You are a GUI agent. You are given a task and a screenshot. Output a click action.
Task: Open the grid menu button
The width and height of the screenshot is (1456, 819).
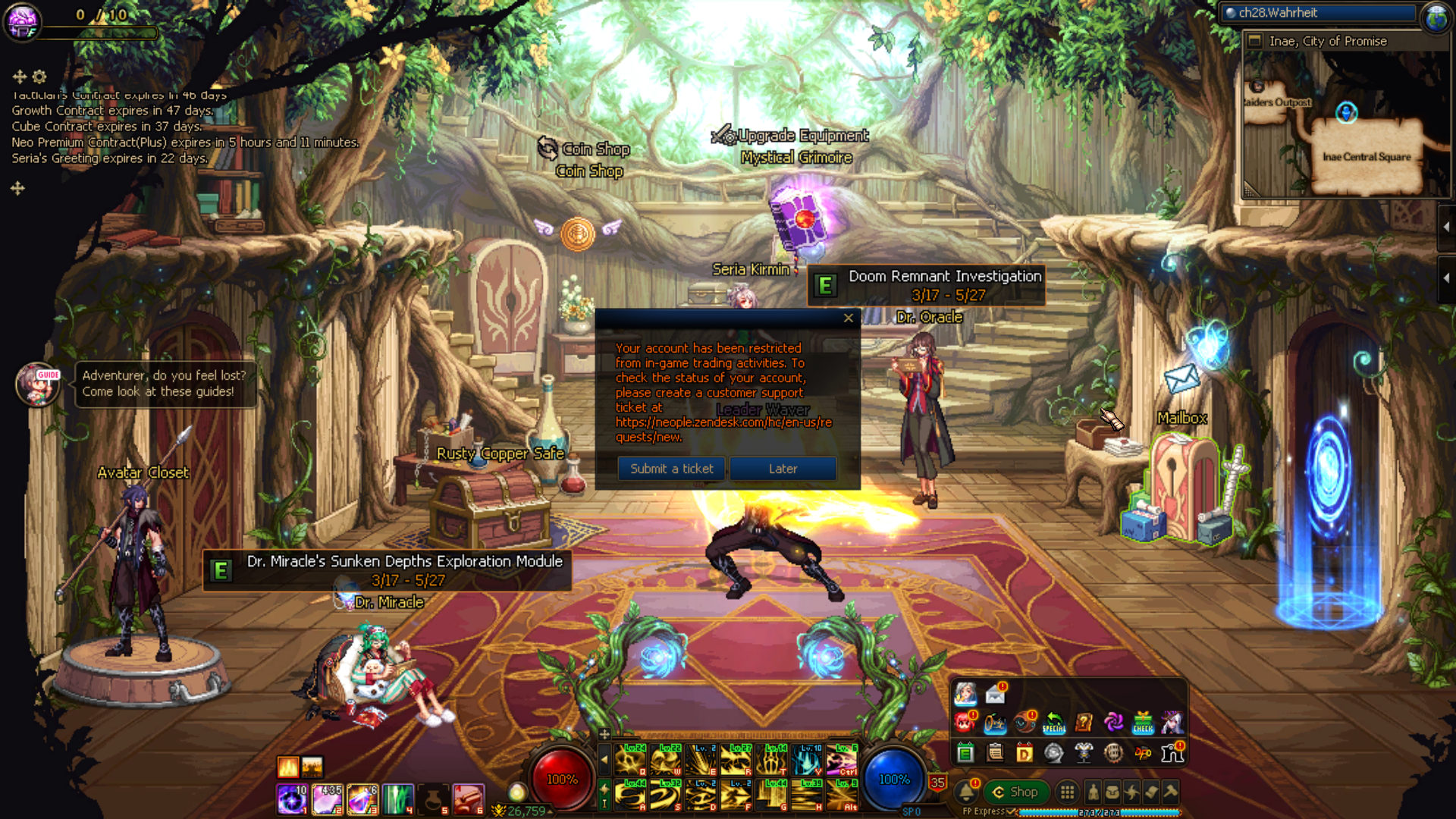(1067, 792)
